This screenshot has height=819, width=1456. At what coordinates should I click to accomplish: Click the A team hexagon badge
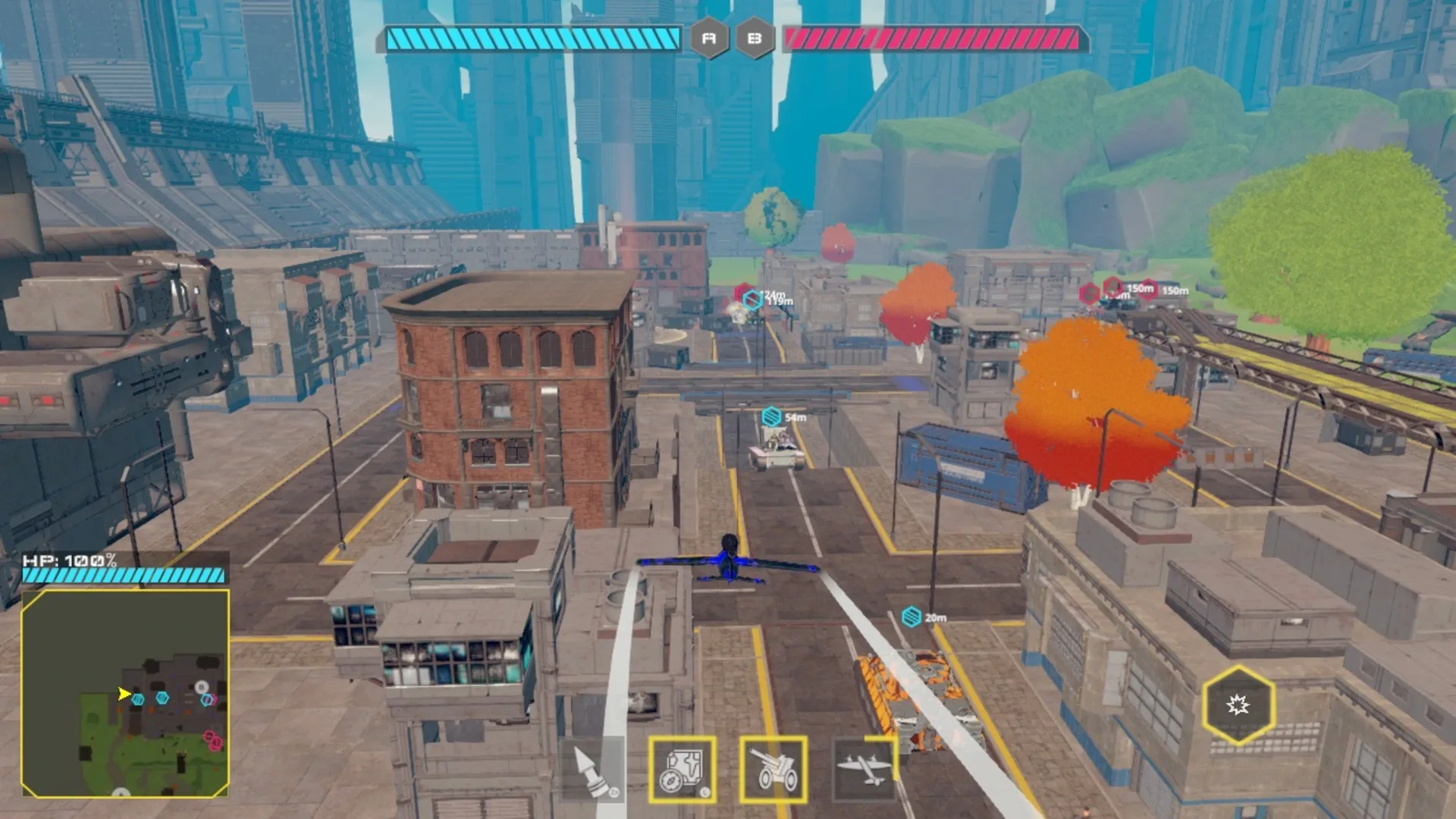709,36
